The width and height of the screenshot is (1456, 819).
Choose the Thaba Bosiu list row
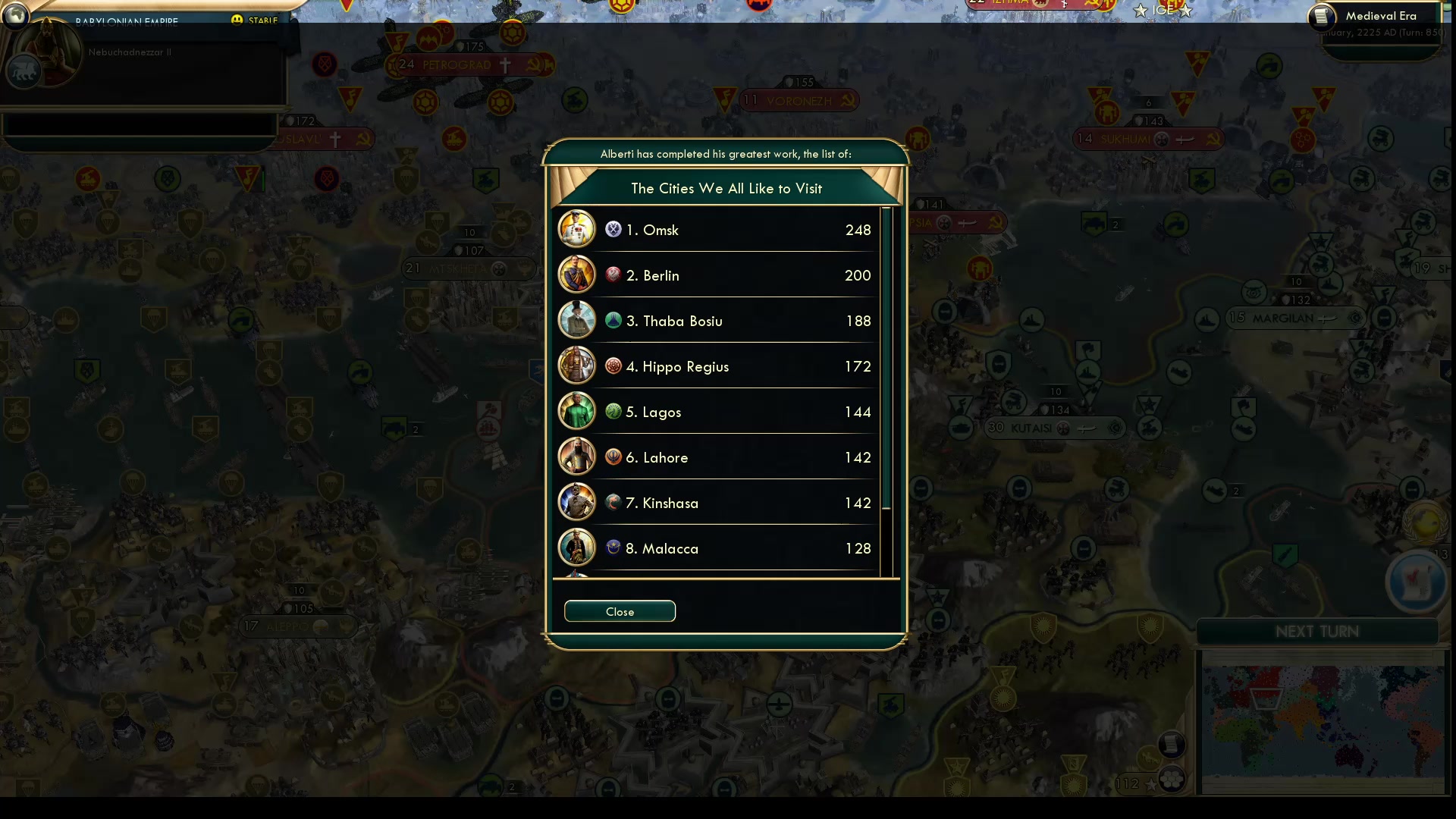click(717, 321)
